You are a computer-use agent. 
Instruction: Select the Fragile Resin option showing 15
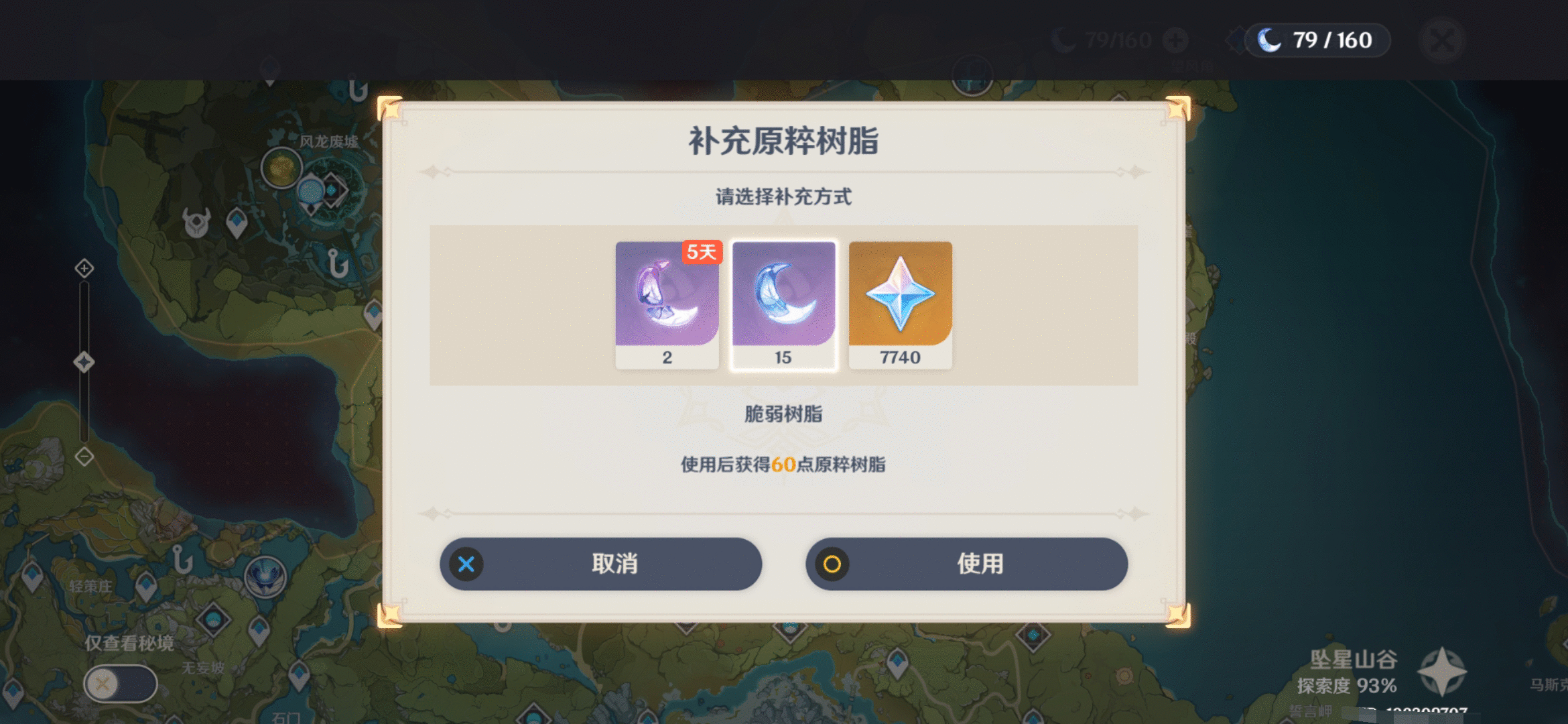784,302
